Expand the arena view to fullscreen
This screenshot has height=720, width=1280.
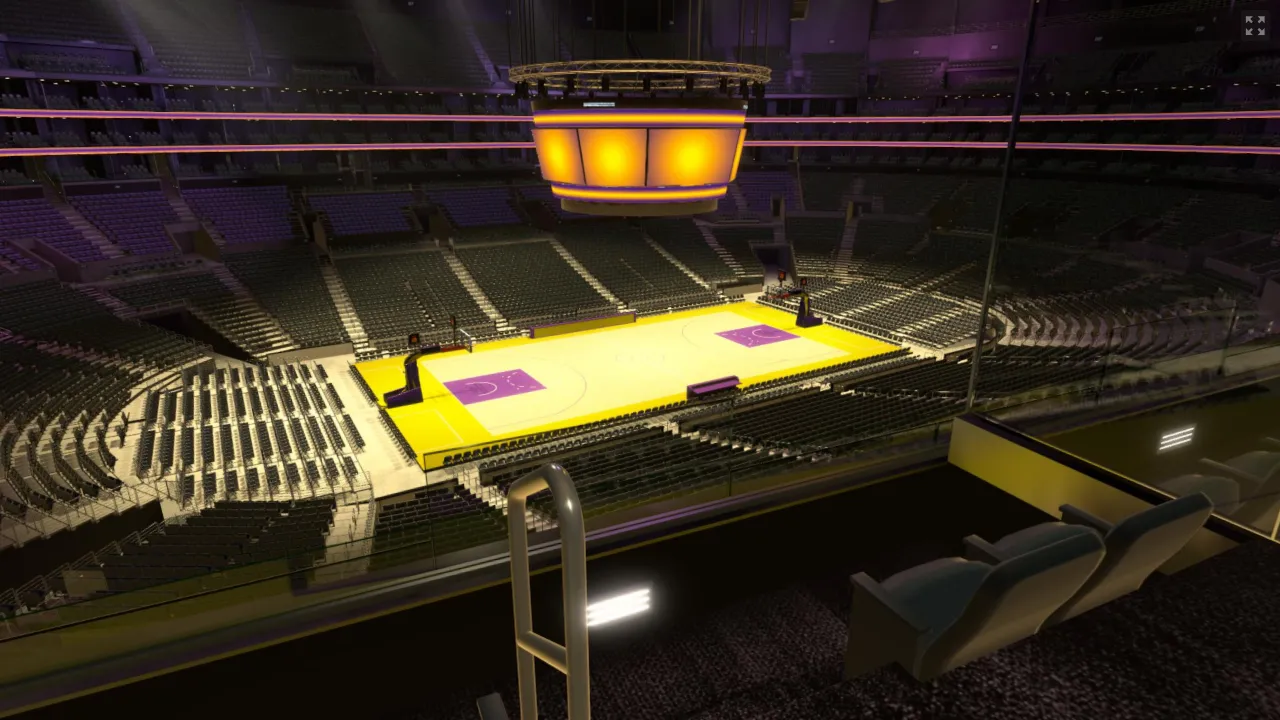(x=1254, y=26)
